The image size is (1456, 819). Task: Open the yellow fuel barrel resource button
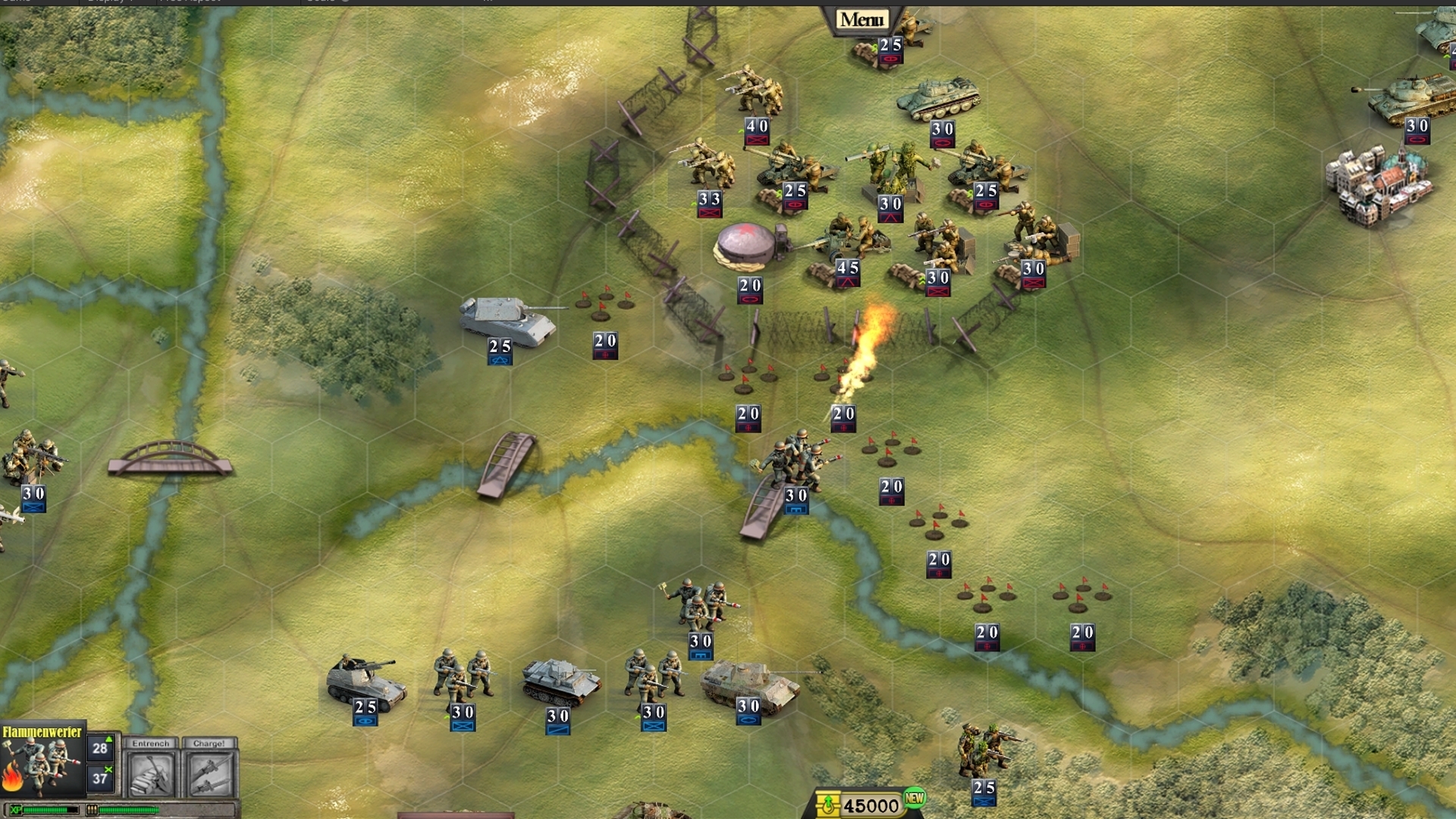click(827, 805)
